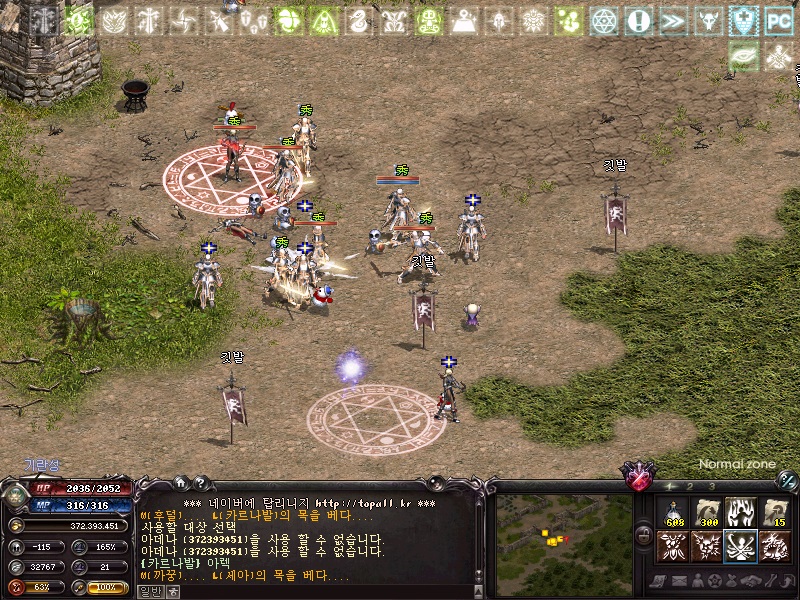
Task: Click the double chevron haste icon
Action: (673, 20)
